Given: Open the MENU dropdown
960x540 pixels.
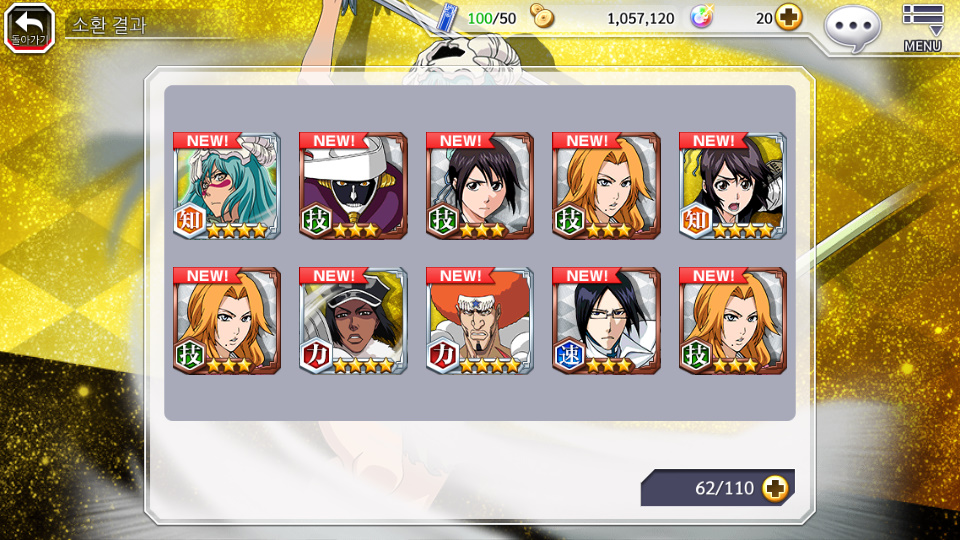Looking at the screenshot, I should tap(922, 27).
